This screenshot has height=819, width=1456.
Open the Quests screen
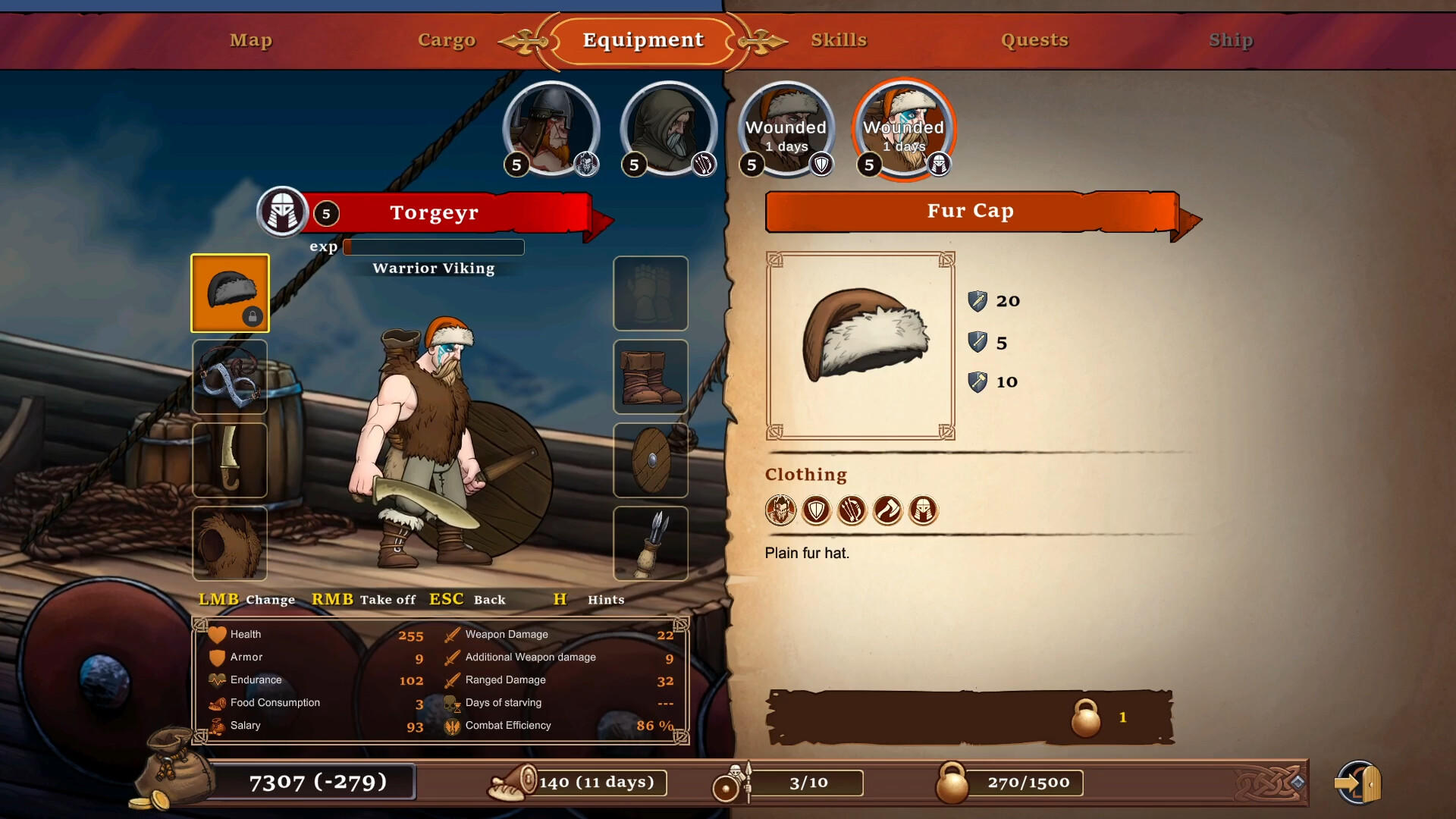1036,40
